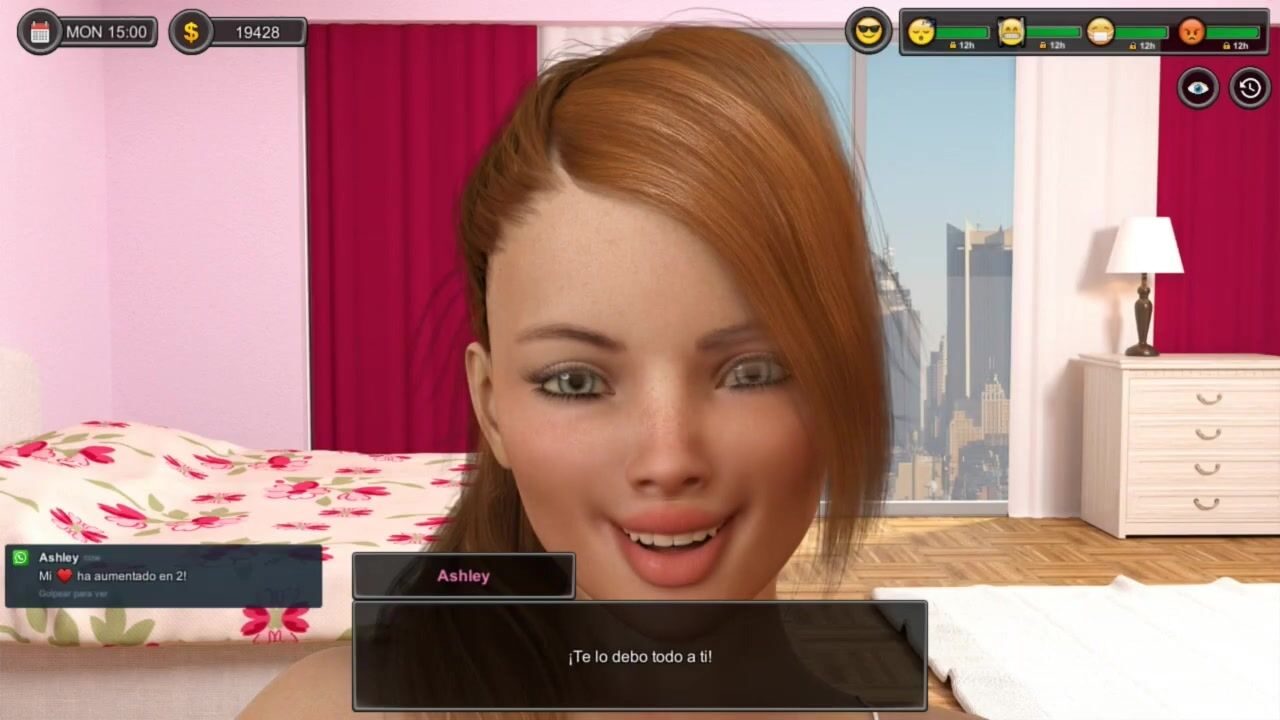Select the masked face status icon
Viewport: 1280px width, 720px height.
click(x=1100, y=32)
